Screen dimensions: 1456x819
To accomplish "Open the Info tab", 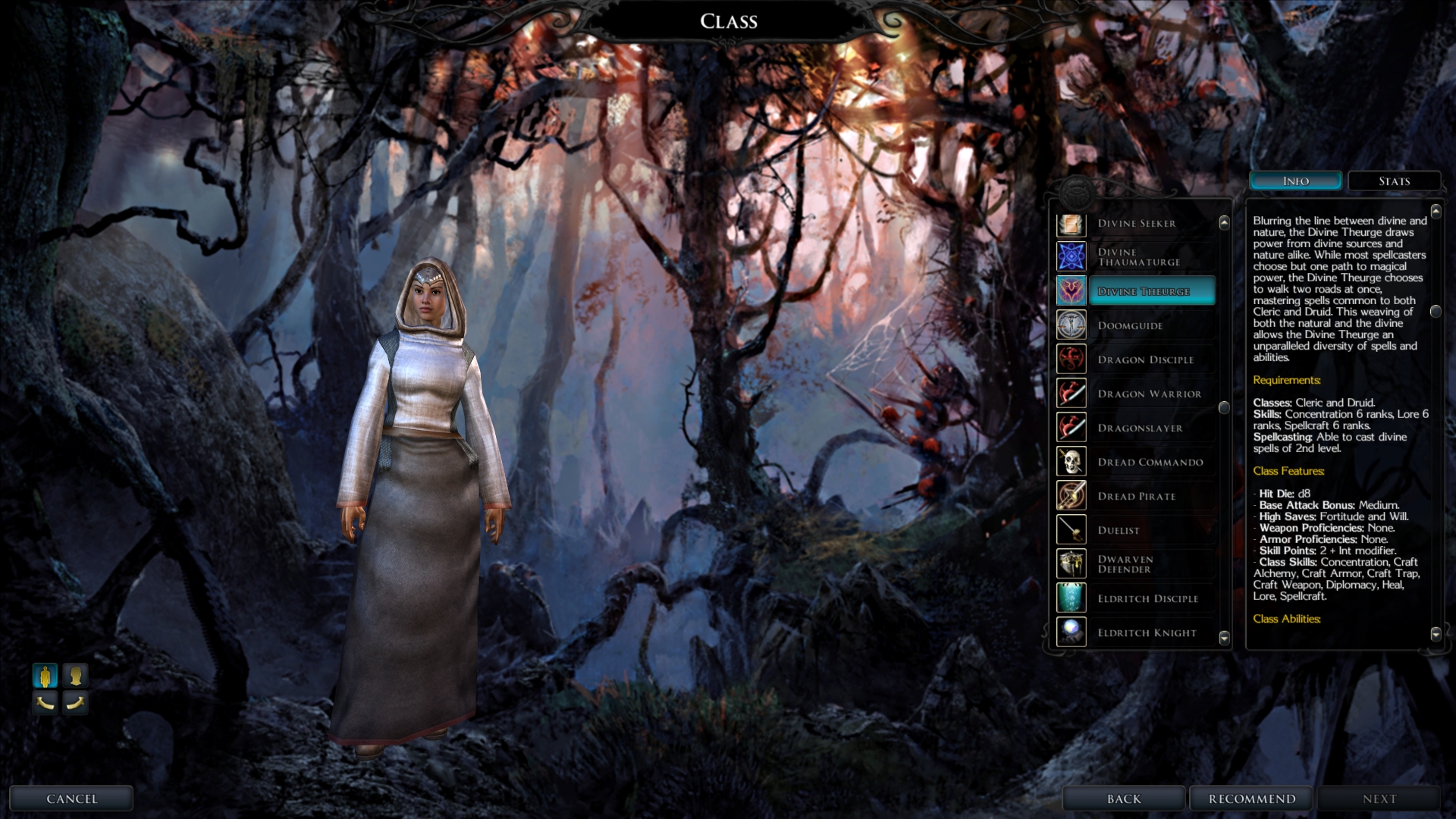I will (1295, 181).
